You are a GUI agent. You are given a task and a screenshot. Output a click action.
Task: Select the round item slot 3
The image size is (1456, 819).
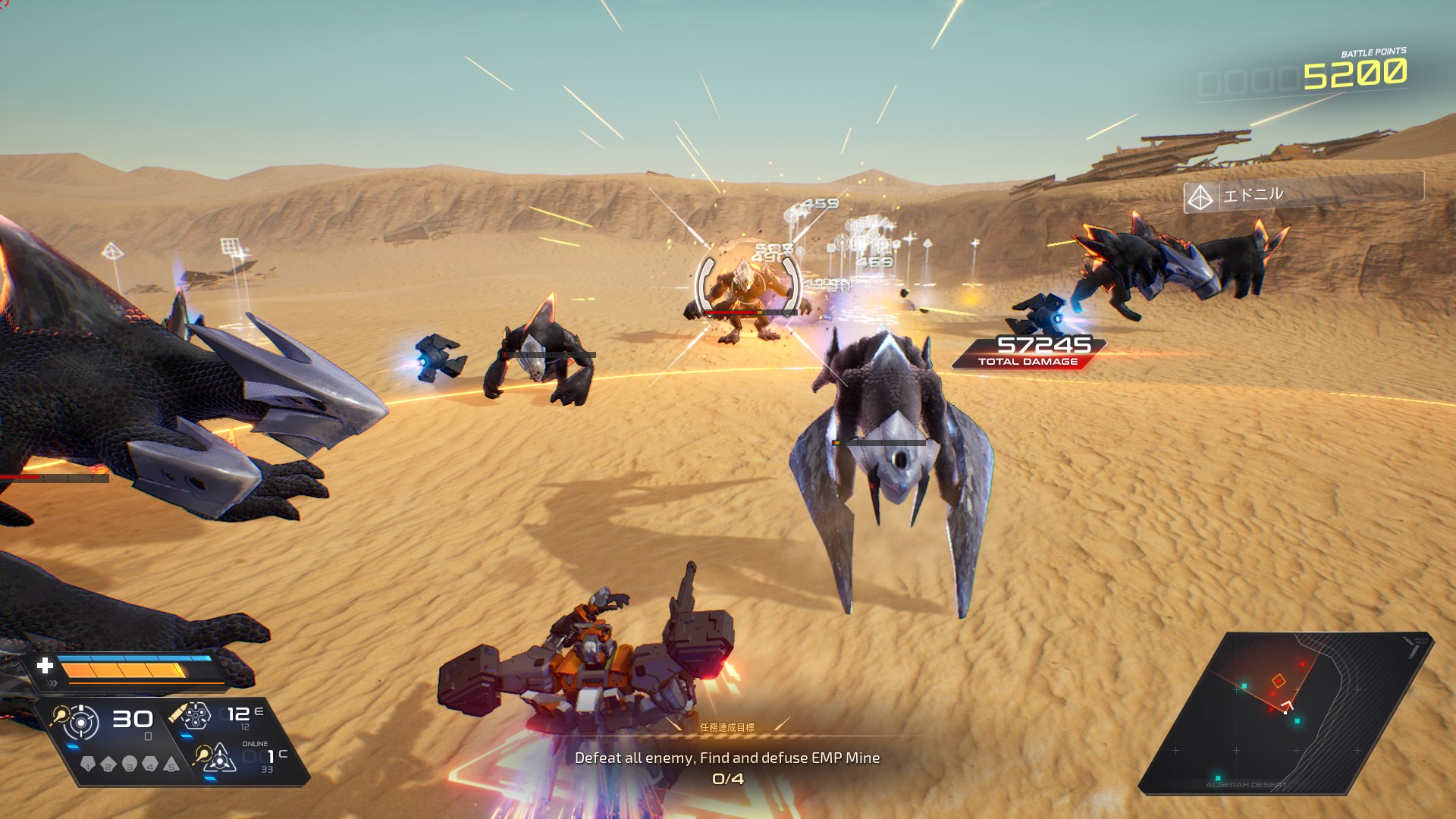130,764
